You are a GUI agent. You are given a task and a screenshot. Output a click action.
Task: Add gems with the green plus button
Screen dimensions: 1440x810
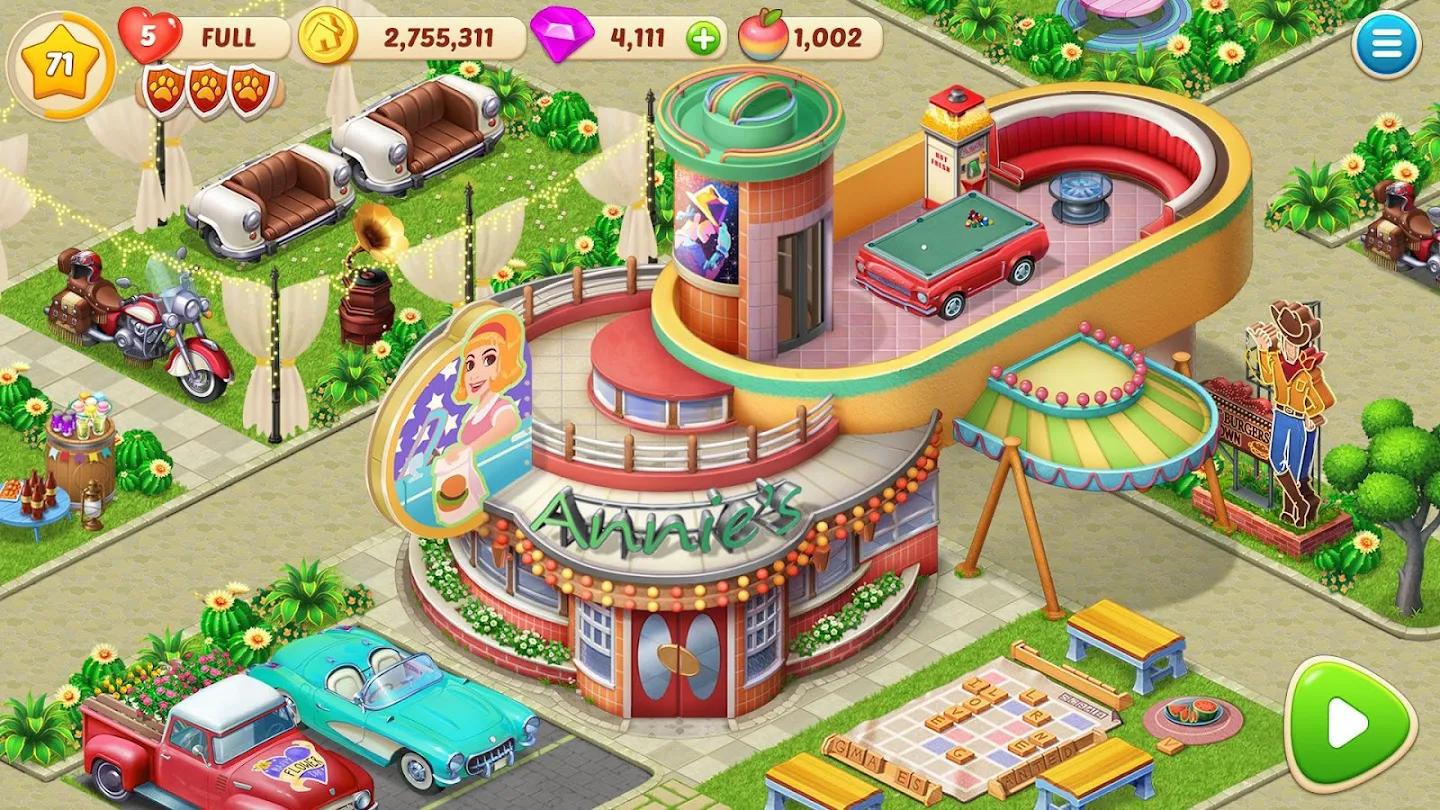tap(703, 39)
